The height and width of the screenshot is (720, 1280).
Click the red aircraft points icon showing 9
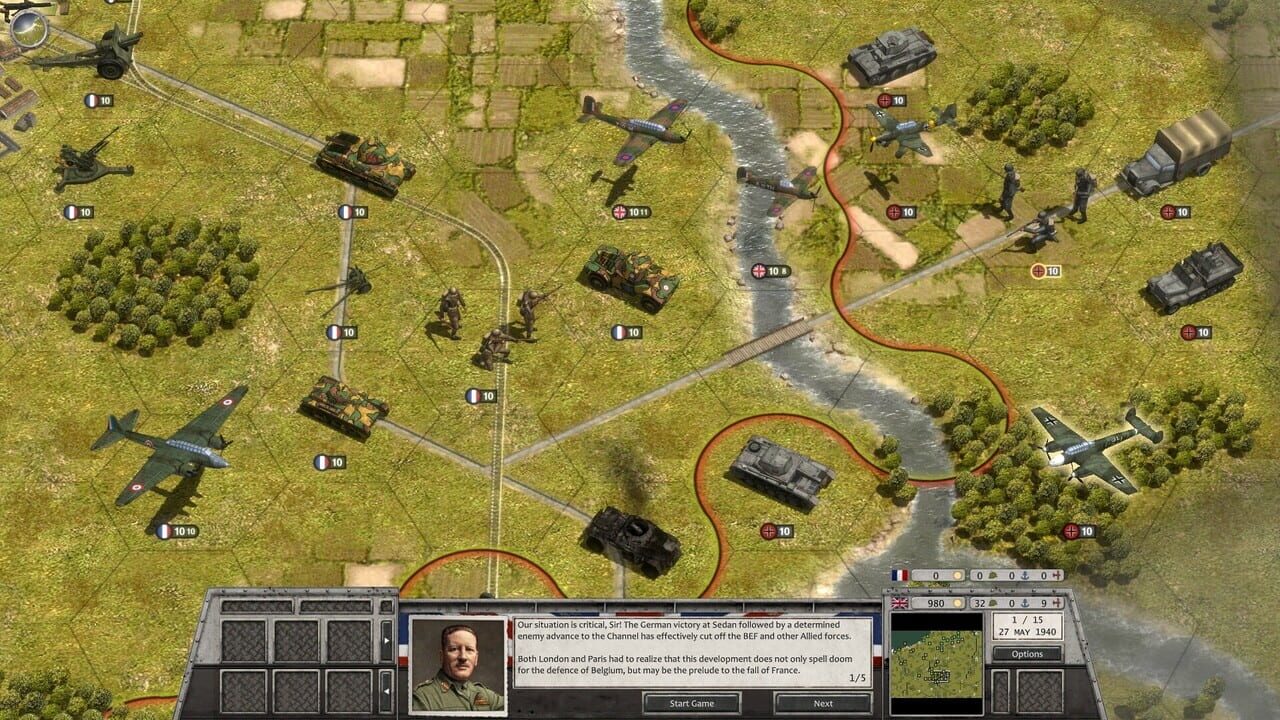pyautogui.click(x=1057, y=603)
